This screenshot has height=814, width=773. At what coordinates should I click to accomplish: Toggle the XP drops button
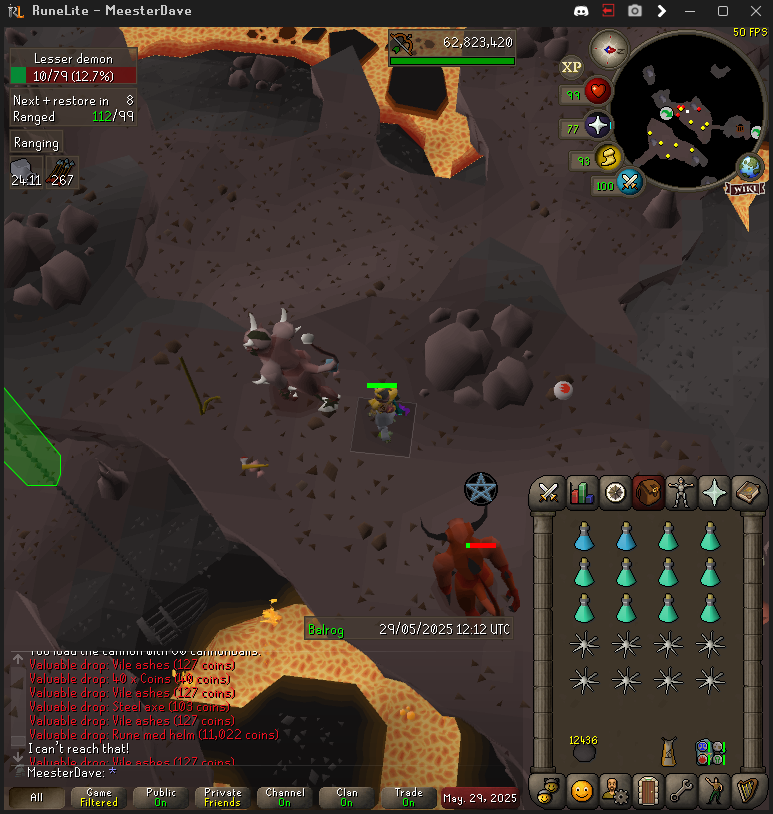[x=571, y=67]
